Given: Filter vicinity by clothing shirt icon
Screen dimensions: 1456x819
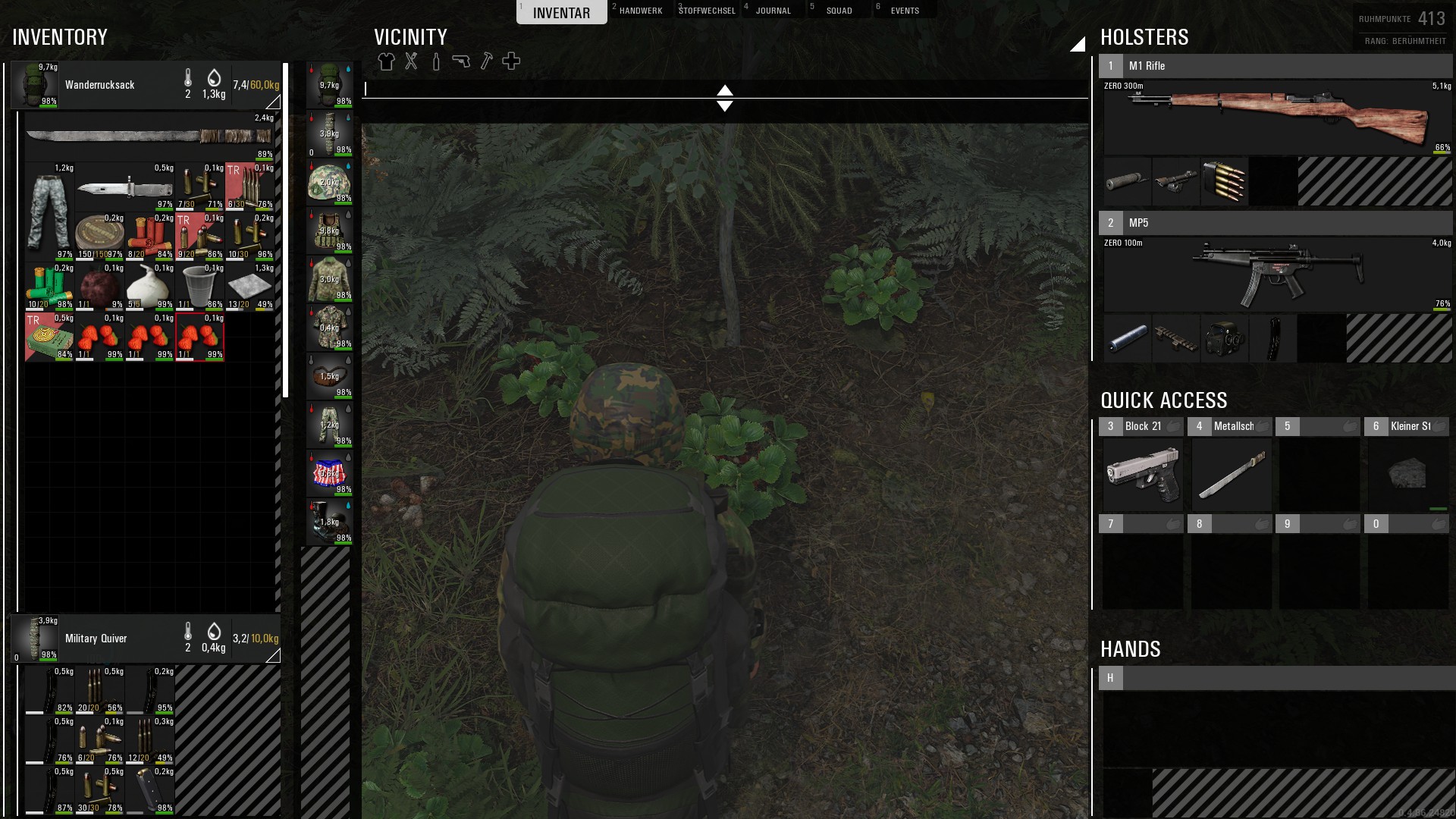Looking at the screenshot, I should pos(386,61).
